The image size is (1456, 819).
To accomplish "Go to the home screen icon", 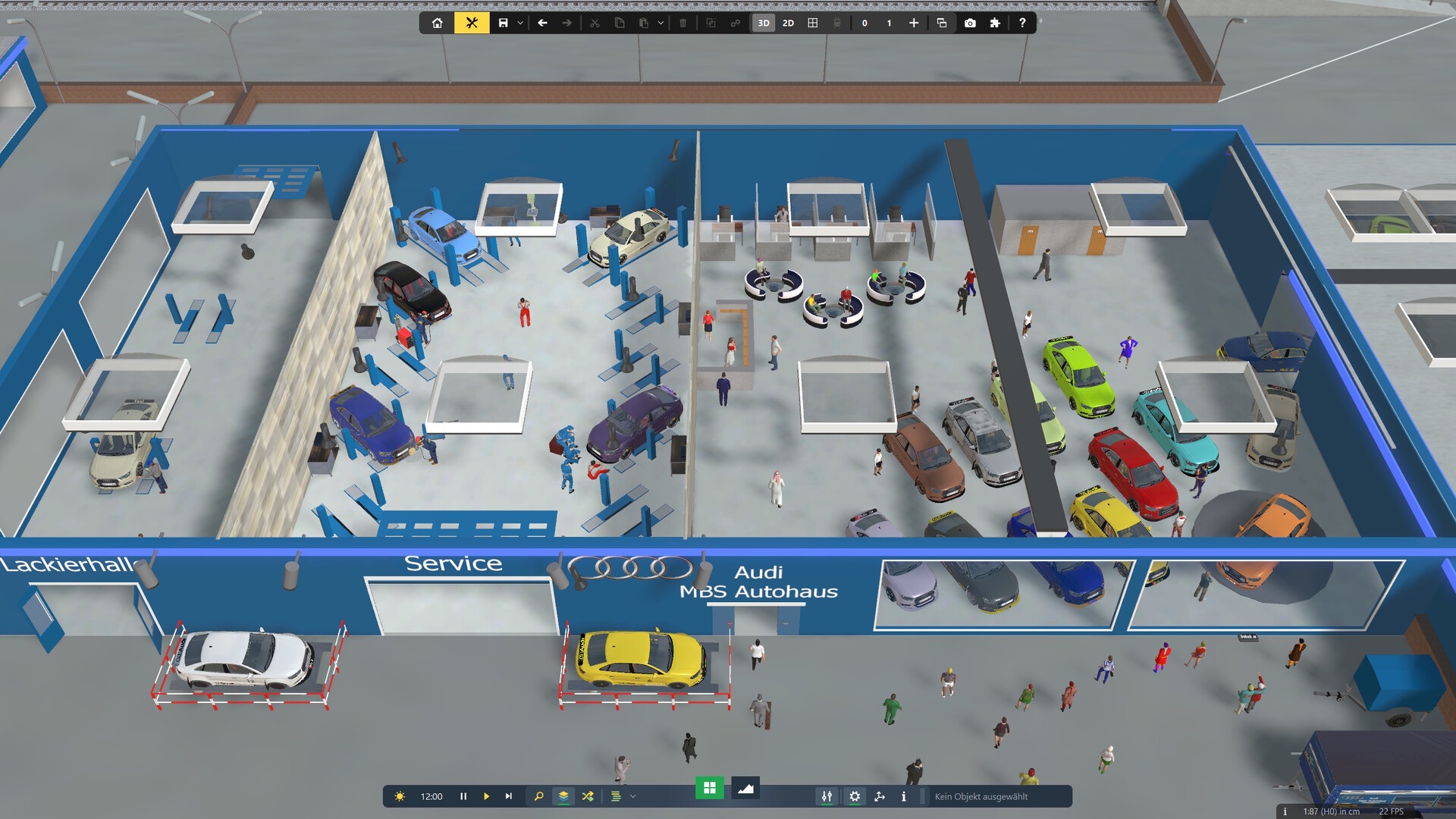I will (x=438, y=23).
